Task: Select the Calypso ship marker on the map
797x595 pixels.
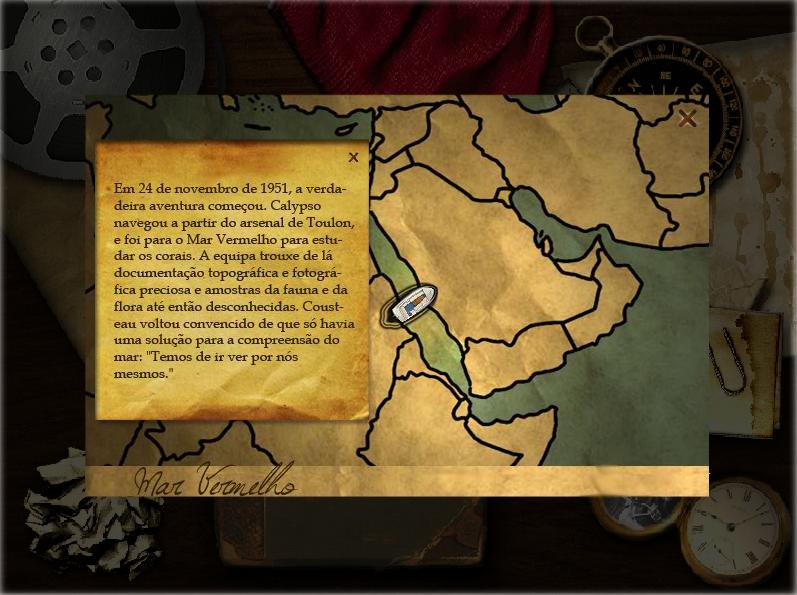Action: [x=411, y=304]
